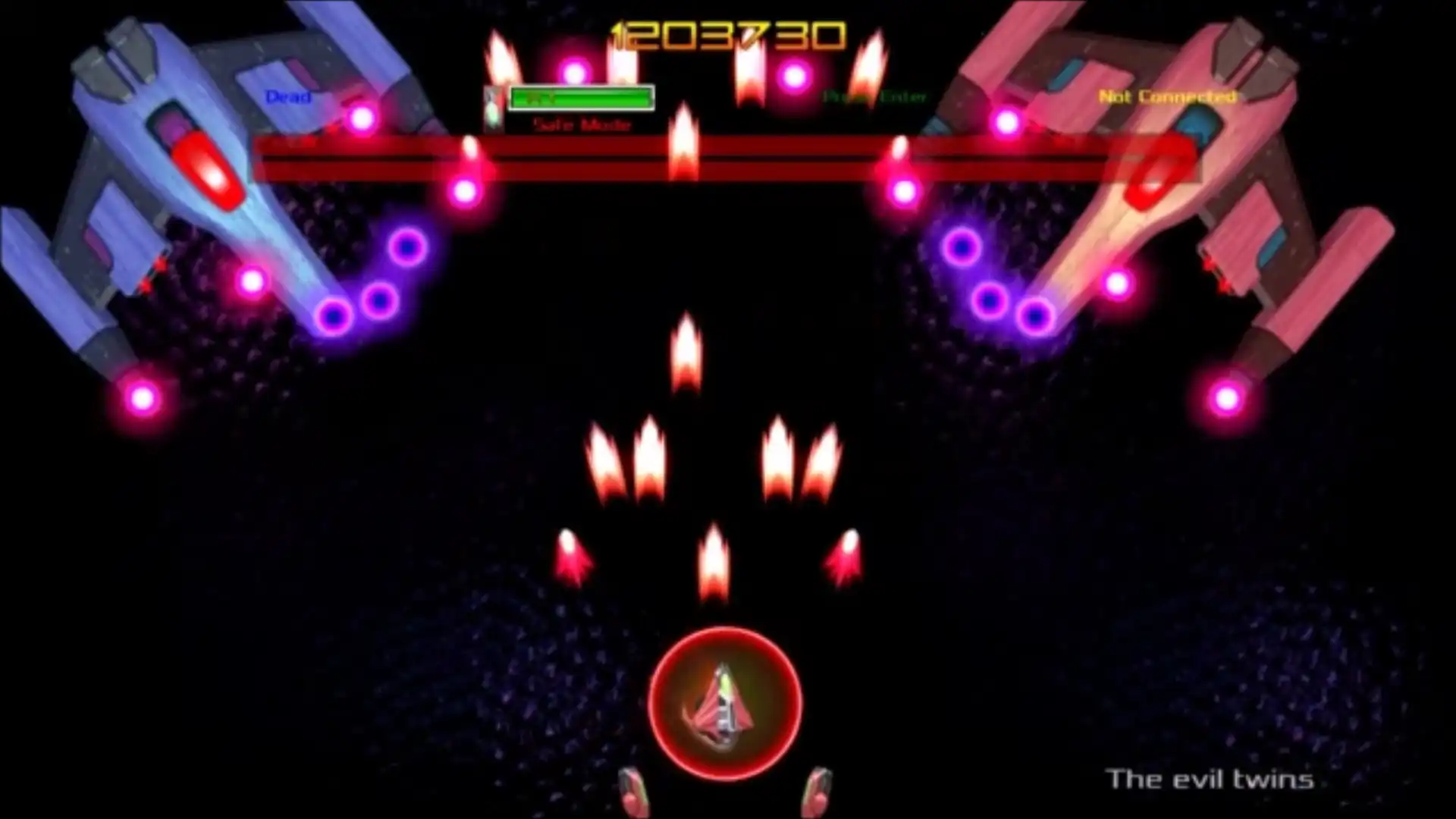Image resolution: width=1456 pixels, height=819 pixels.
Task: Click the score readout 1203730
Action: click(728, 34)
